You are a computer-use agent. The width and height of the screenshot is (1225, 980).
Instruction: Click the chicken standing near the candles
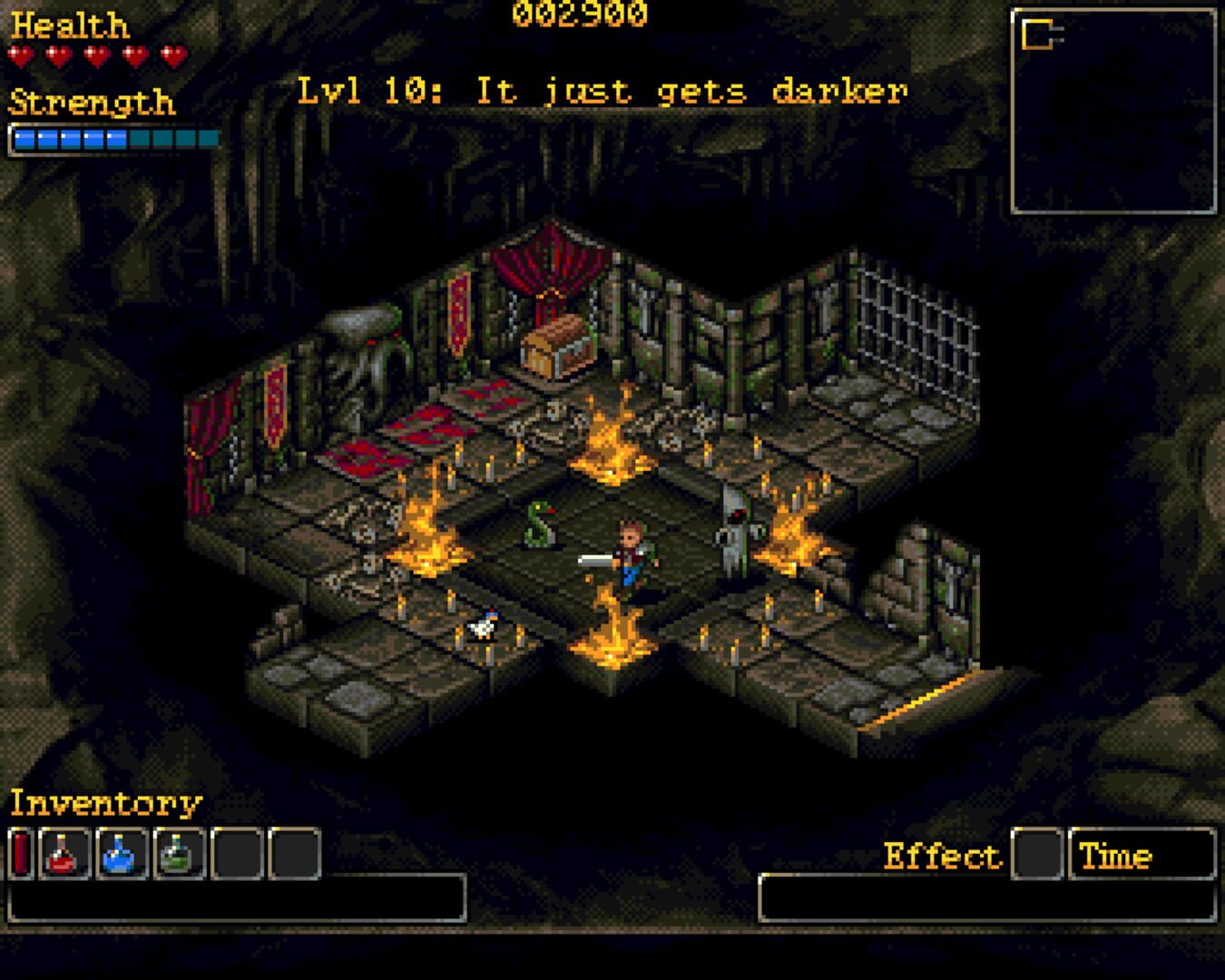tap(482, 626)
